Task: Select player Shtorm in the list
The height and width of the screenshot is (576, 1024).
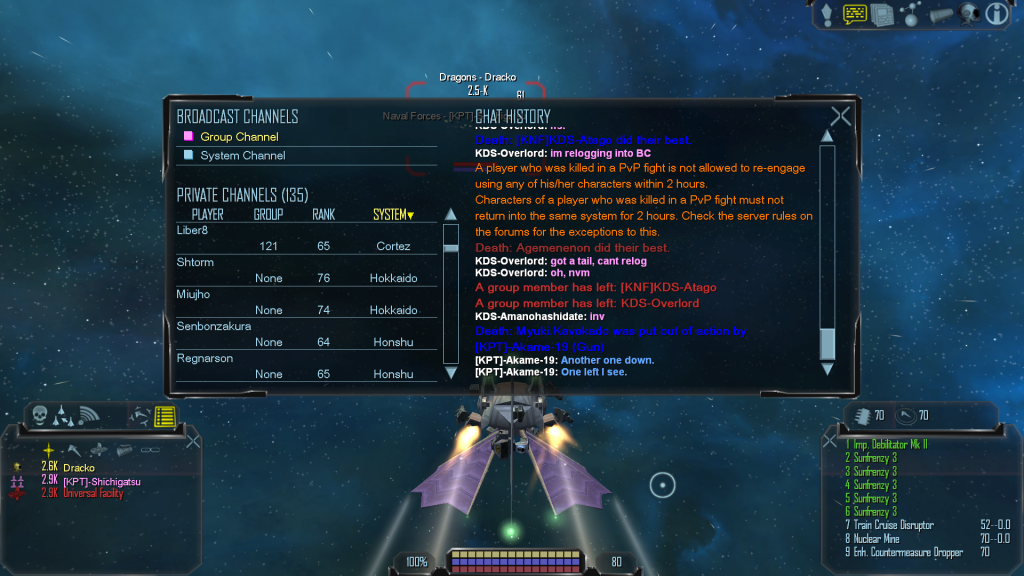Action: (195, 262)
